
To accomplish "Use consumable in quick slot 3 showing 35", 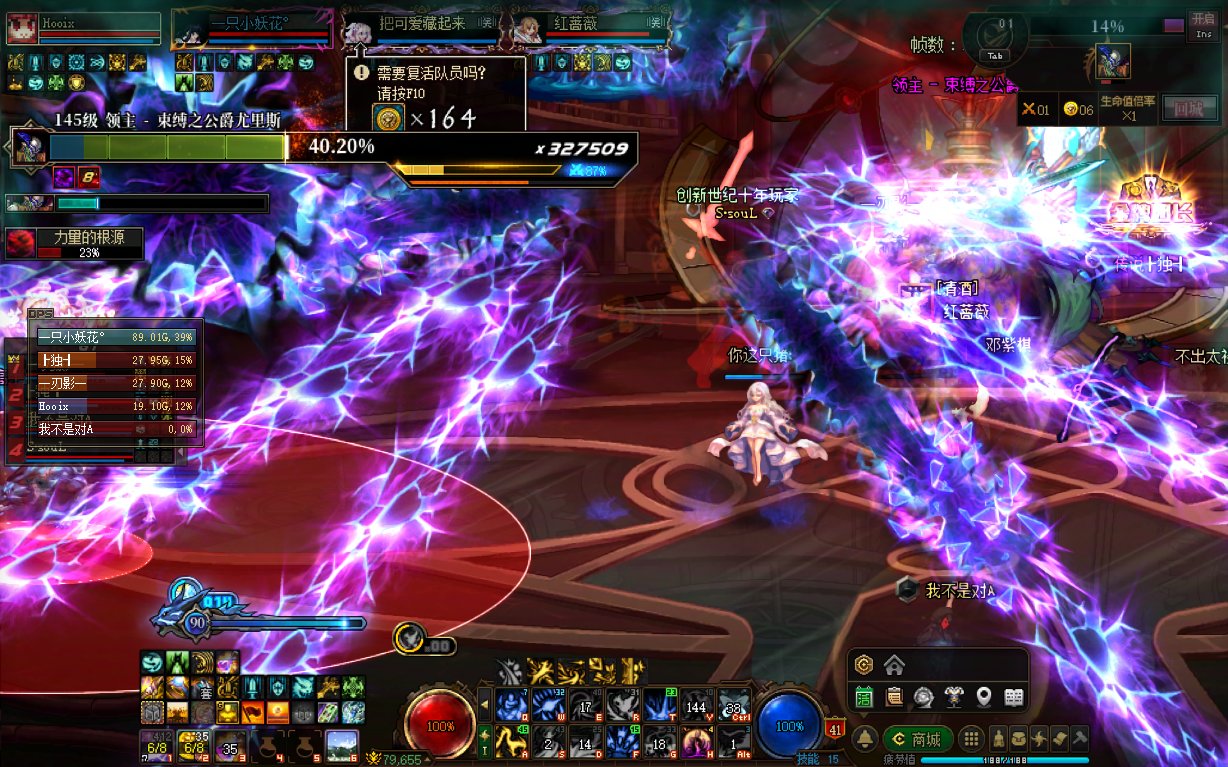I will click(230, 746).
